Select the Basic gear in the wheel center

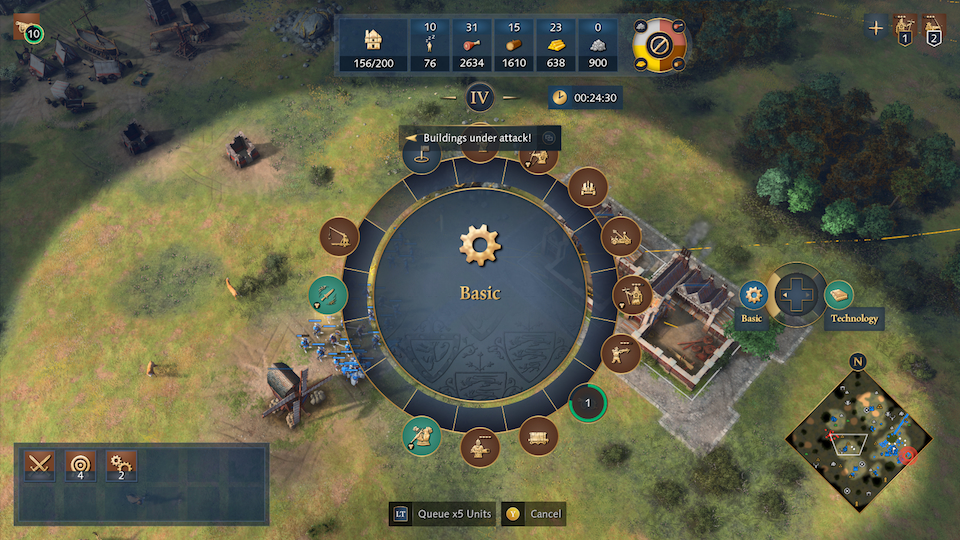[479, 245]
